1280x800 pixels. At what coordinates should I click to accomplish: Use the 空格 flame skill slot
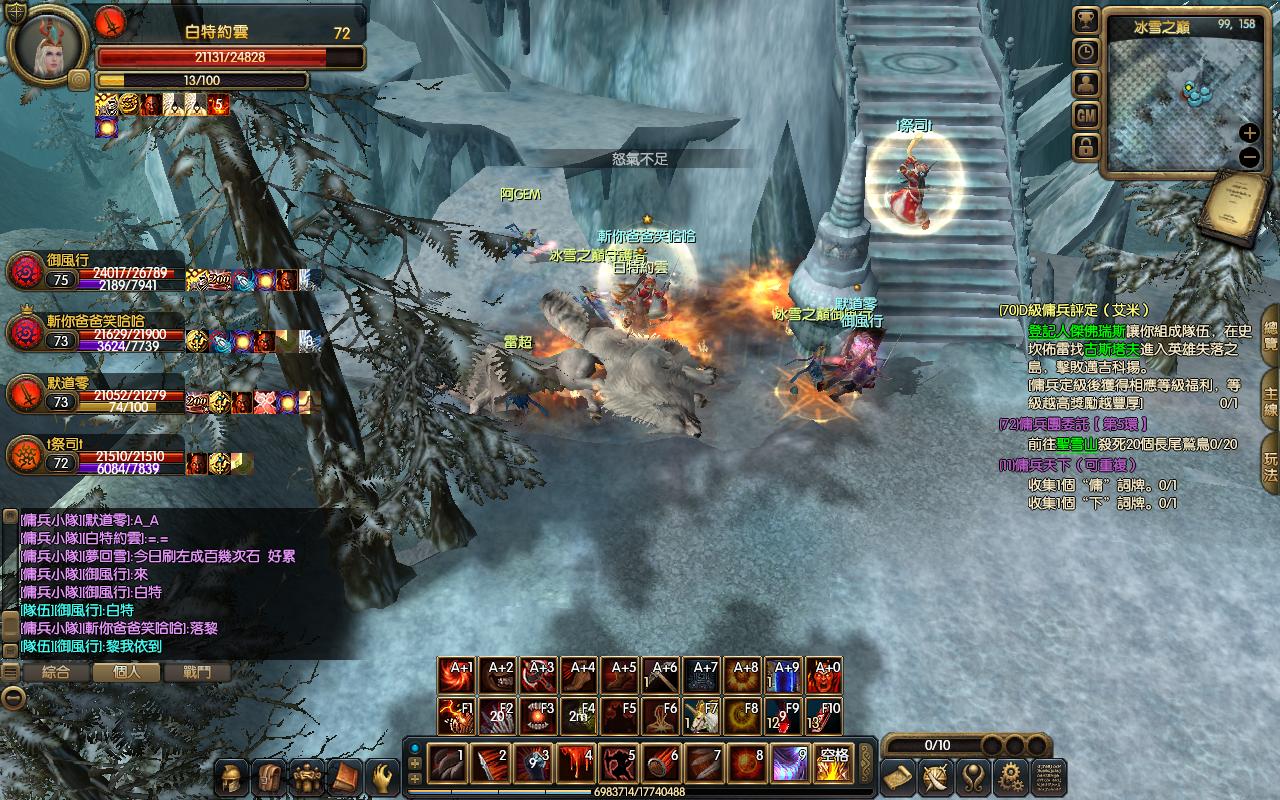coord(831,765)
